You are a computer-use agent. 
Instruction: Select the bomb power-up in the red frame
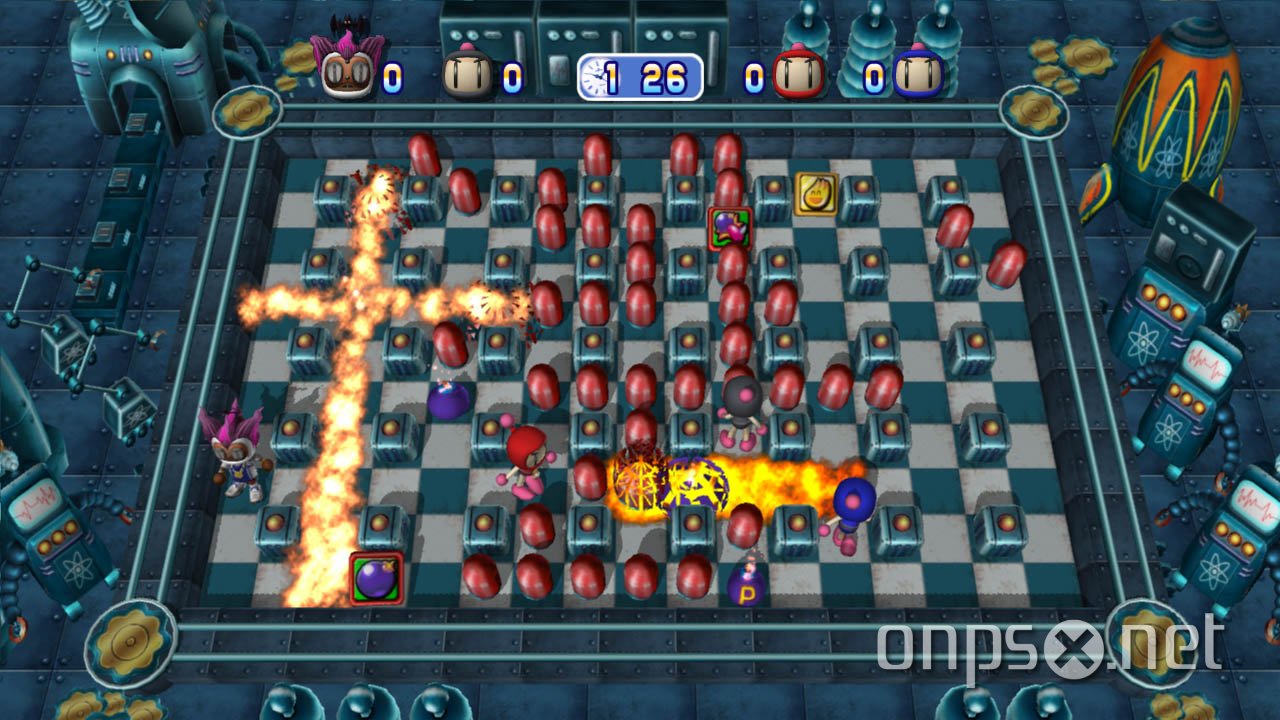[730, 226]
